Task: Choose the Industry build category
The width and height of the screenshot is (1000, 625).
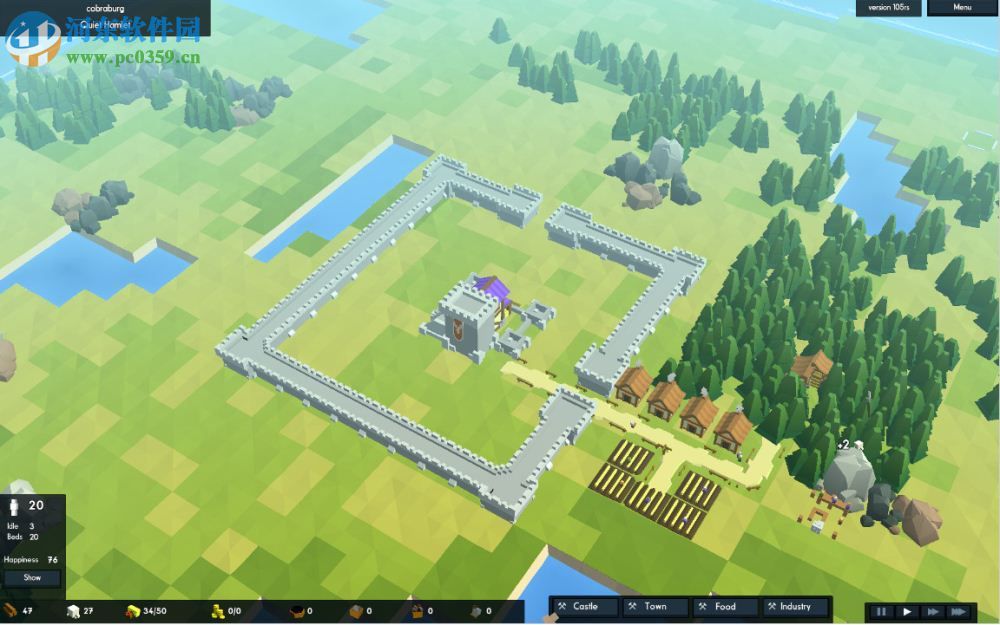Action: (x=795, y=606)
